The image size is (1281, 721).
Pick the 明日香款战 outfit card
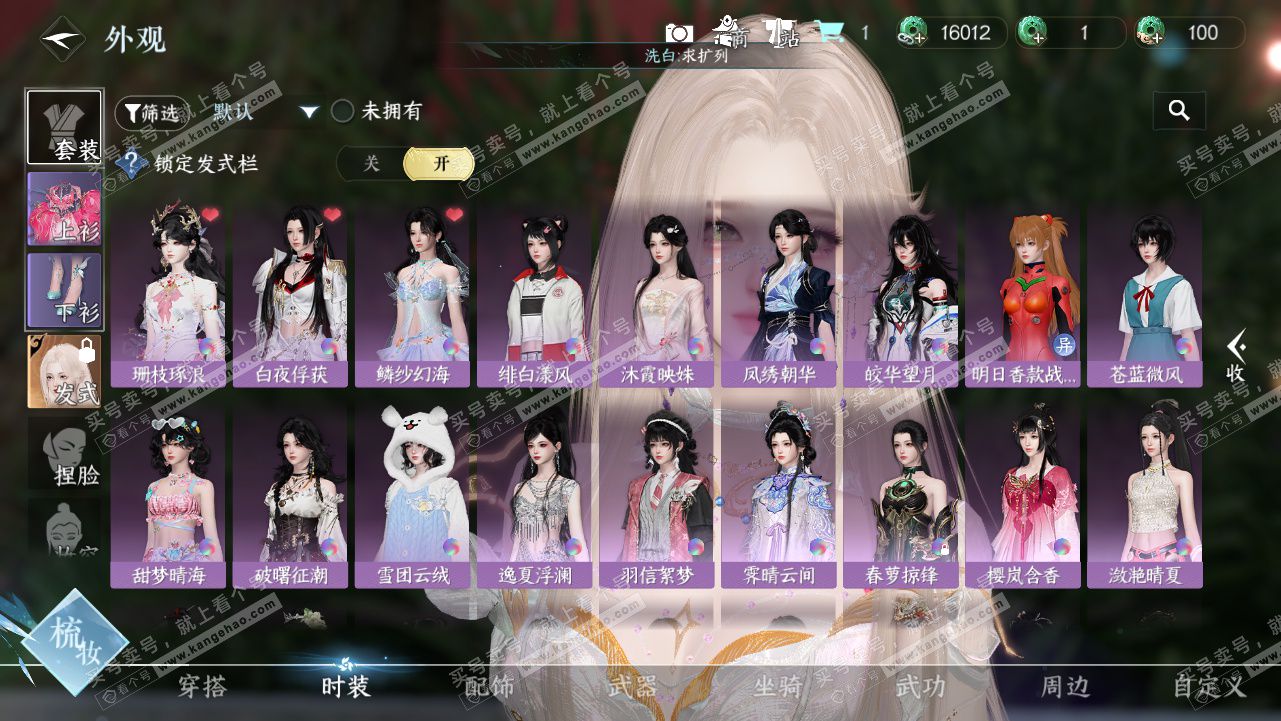pos(1022,295)
